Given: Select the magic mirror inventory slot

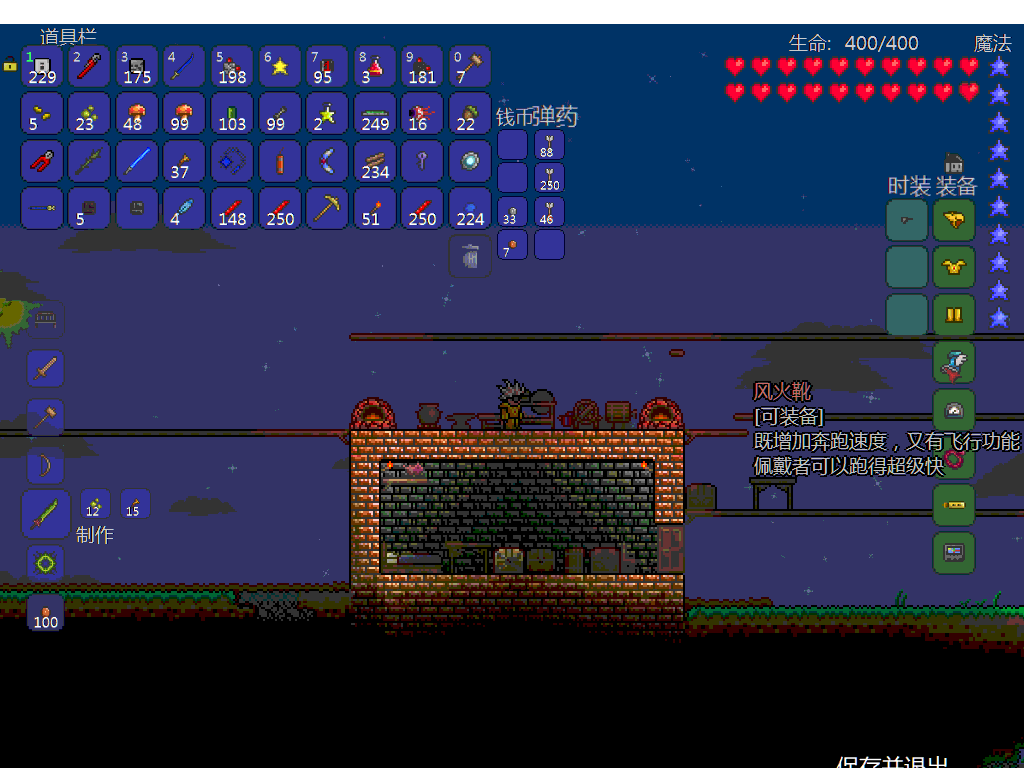Looking at the screenshot, I should point(470,161).
